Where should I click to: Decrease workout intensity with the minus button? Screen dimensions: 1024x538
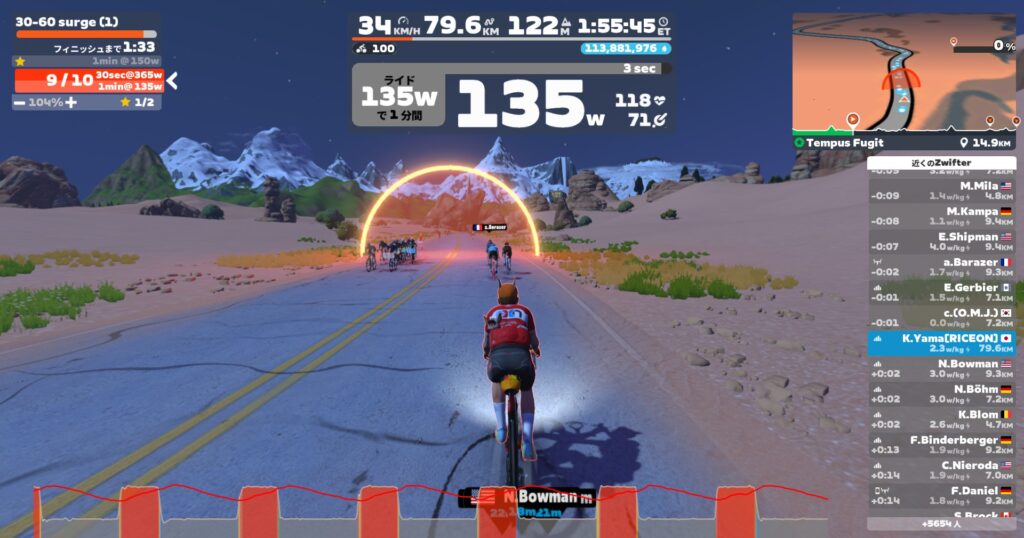point(19,102)
